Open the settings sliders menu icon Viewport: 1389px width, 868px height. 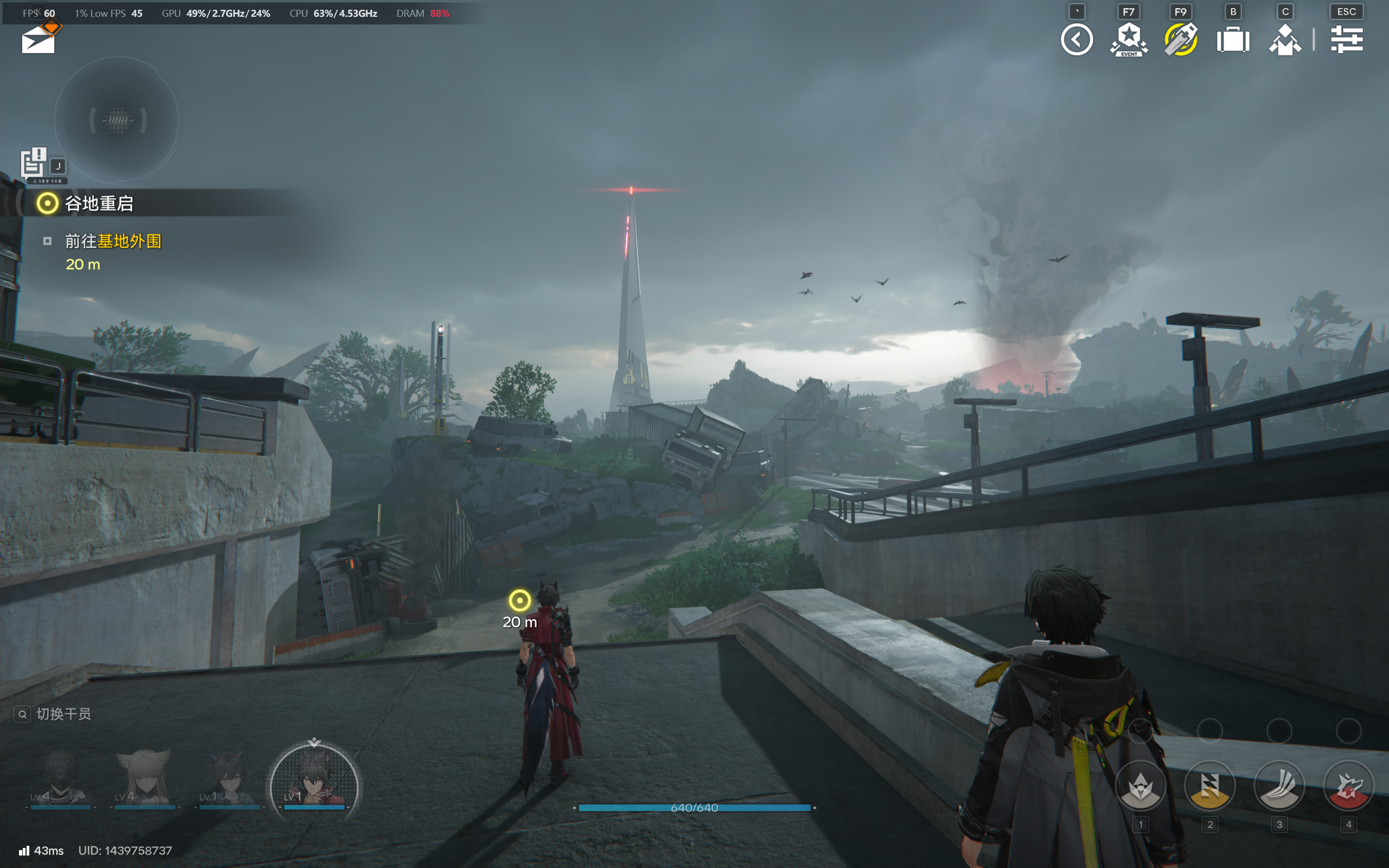pyautogui.click(x=1346, y=40)
